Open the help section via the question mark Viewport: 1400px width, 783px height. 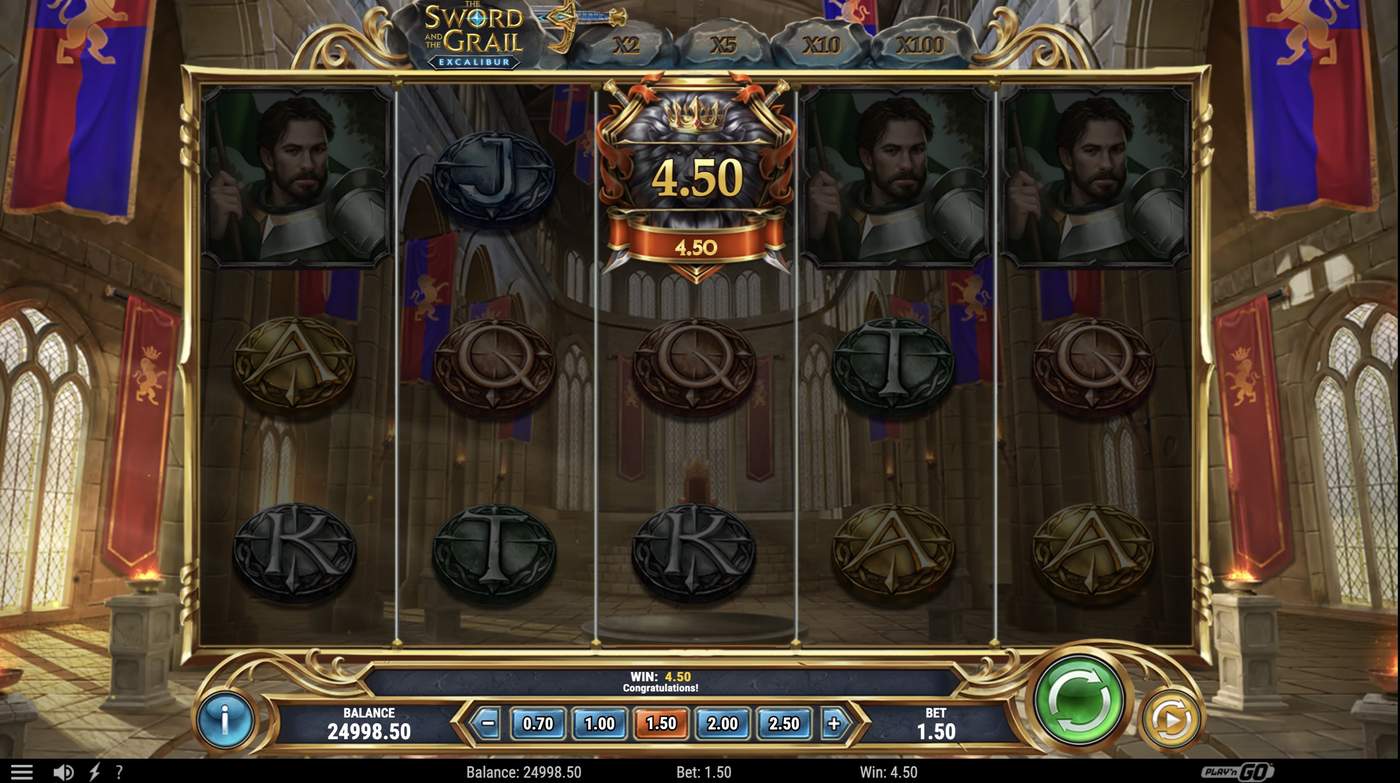coord(118,770)
